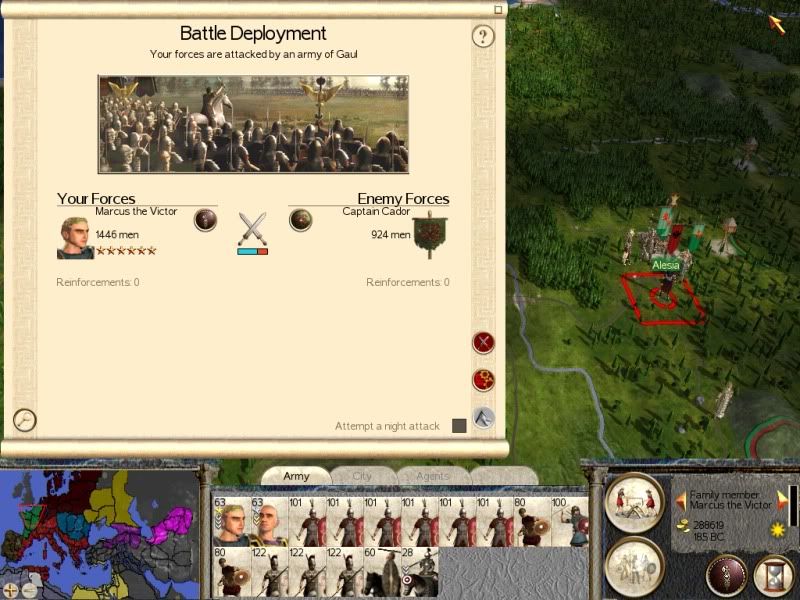Open help with the question mark button

coord(483,37)
